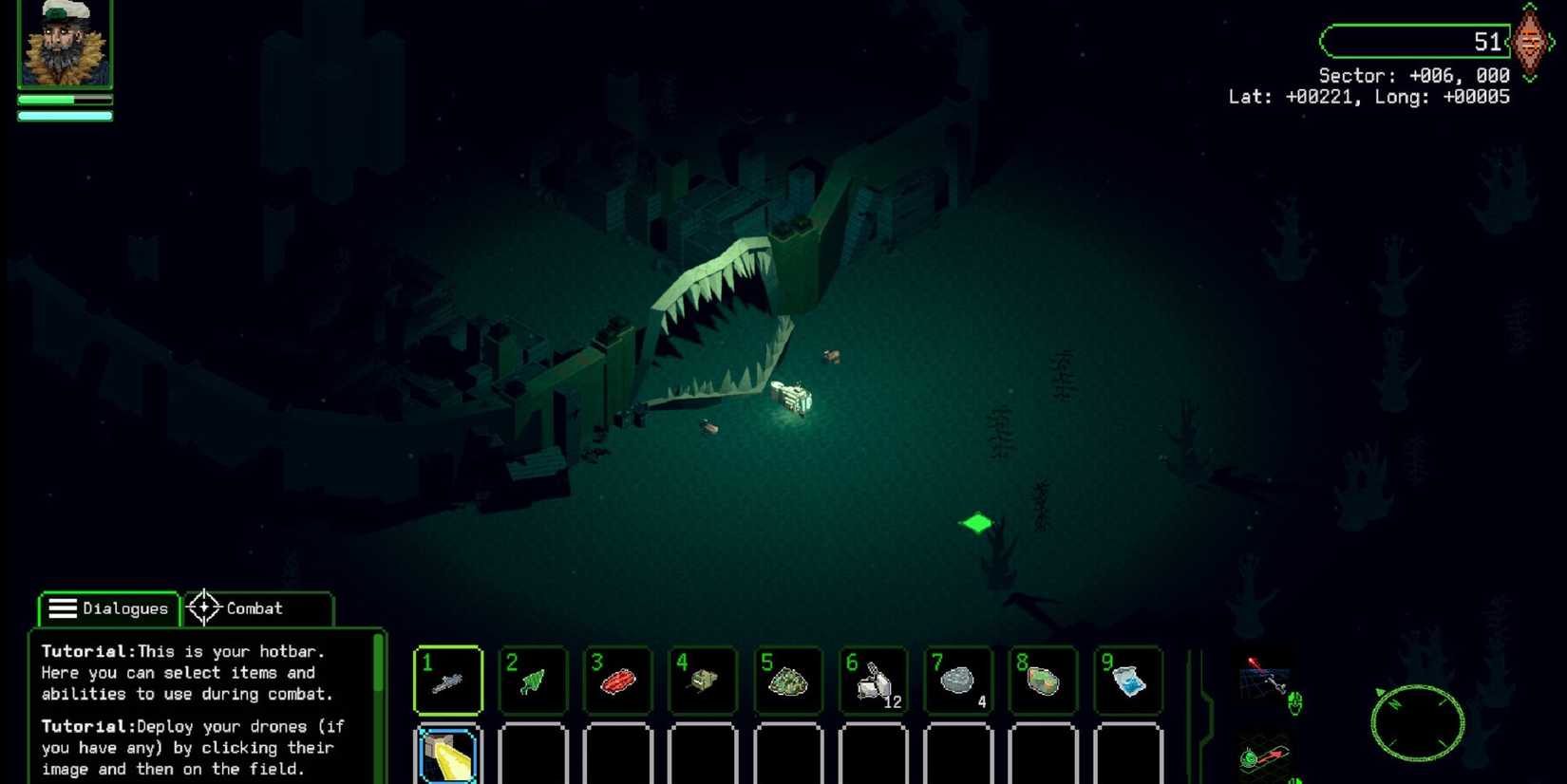This screenshot has width=1567, height=784.
Task: Select the vehicle item in hotbar slot 4
Action: point(703,680)
